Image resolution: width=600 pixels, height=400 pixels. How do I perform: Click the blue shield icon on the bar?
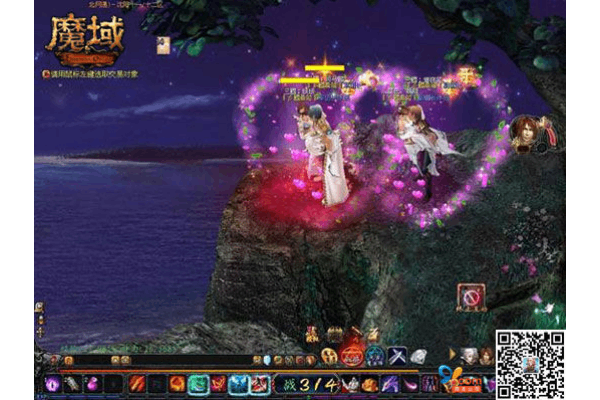[x=374, y=357]
